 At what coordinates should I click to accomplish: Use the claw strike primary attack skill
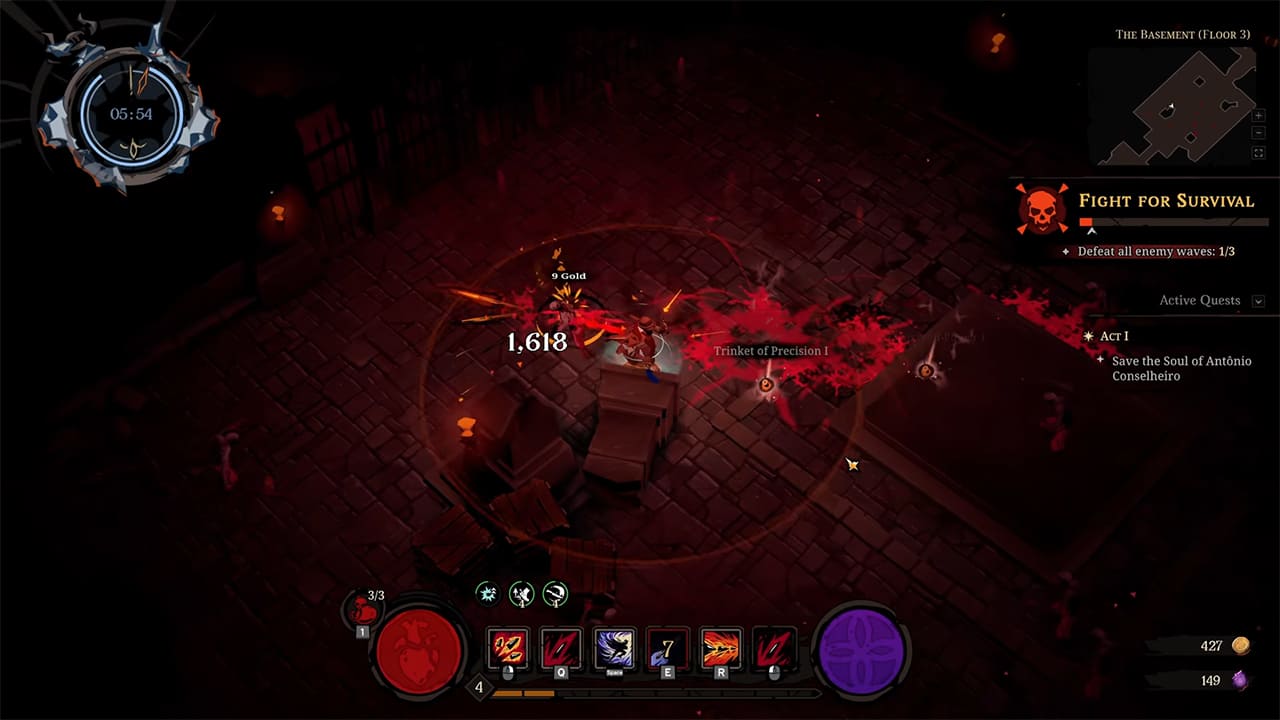tap(509, 648)
